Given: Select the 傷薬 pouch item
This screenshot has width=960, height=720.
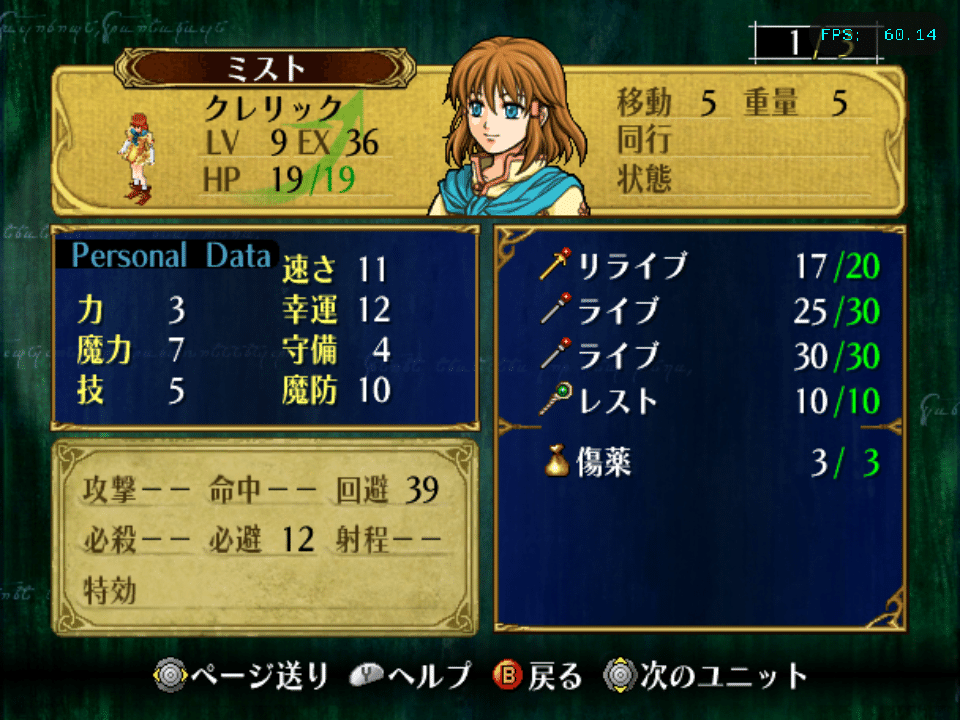Looking at the screenshot, I should [604, 463].
